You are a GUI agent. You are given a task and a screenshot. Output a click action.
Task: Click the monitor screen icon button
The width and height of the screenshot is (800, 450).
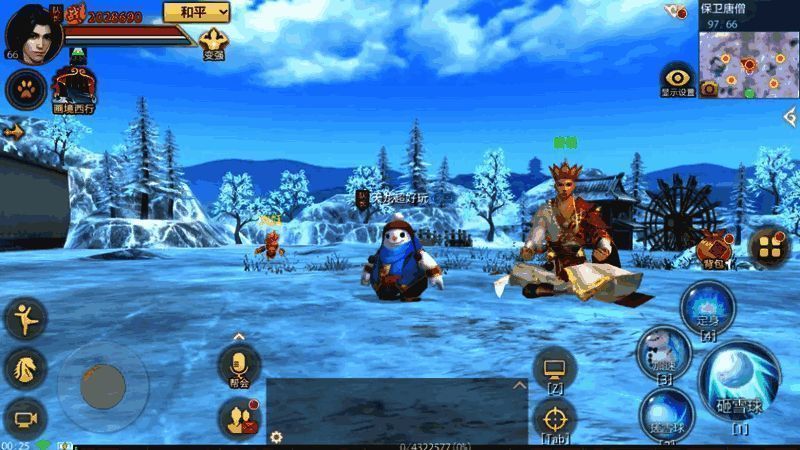point(554,368)
